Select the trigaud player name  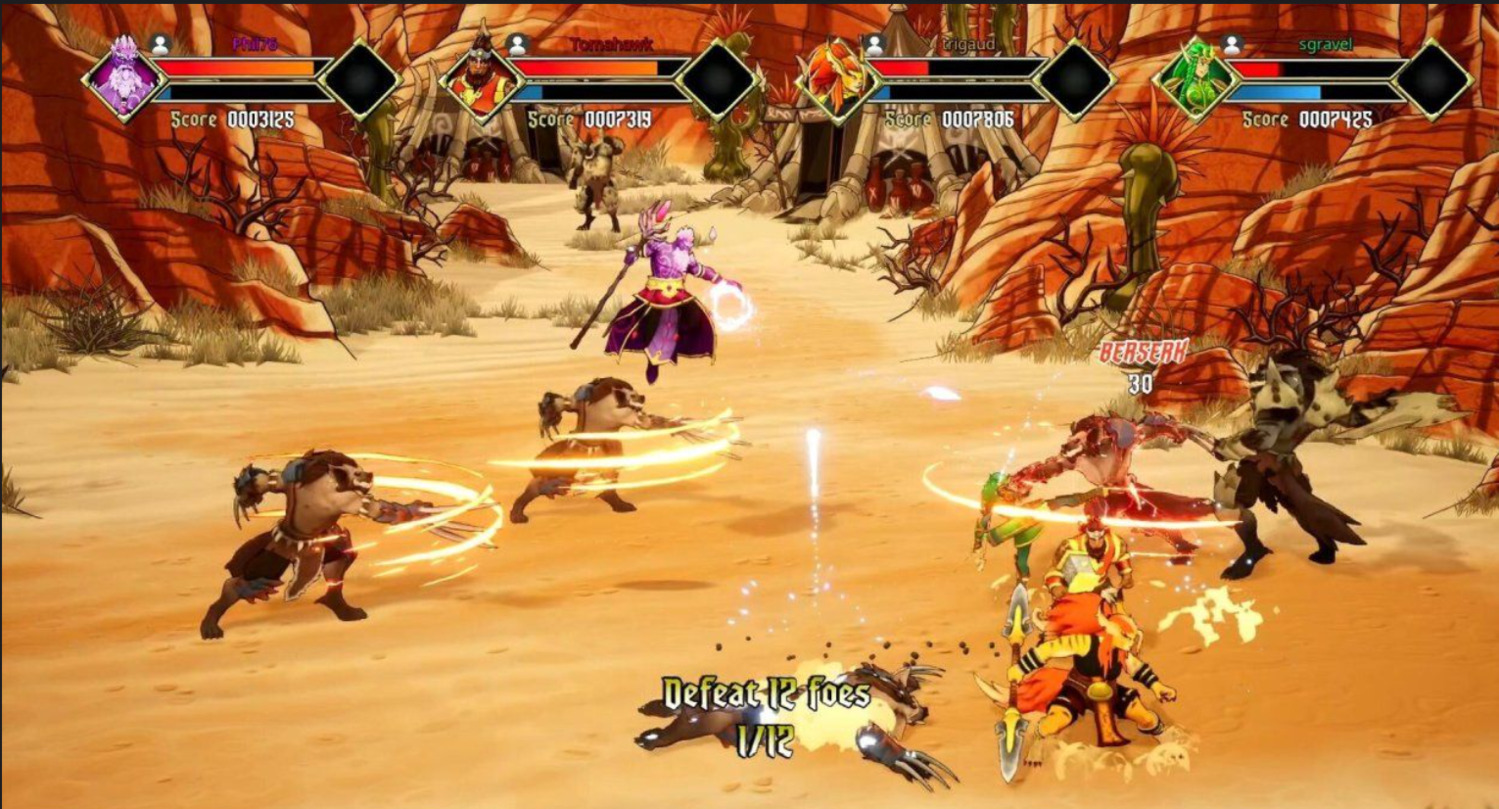pyautogui.click(x=950, y=44)
